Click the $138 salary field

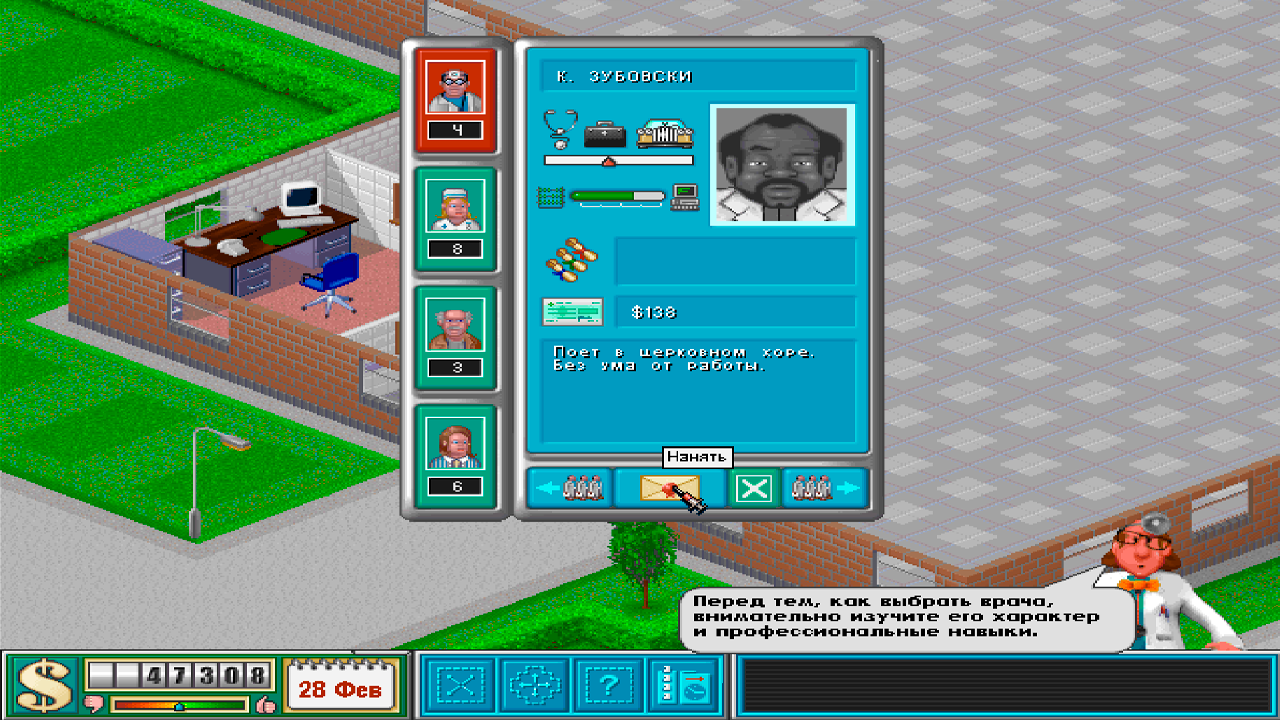(x=737, y=312)
